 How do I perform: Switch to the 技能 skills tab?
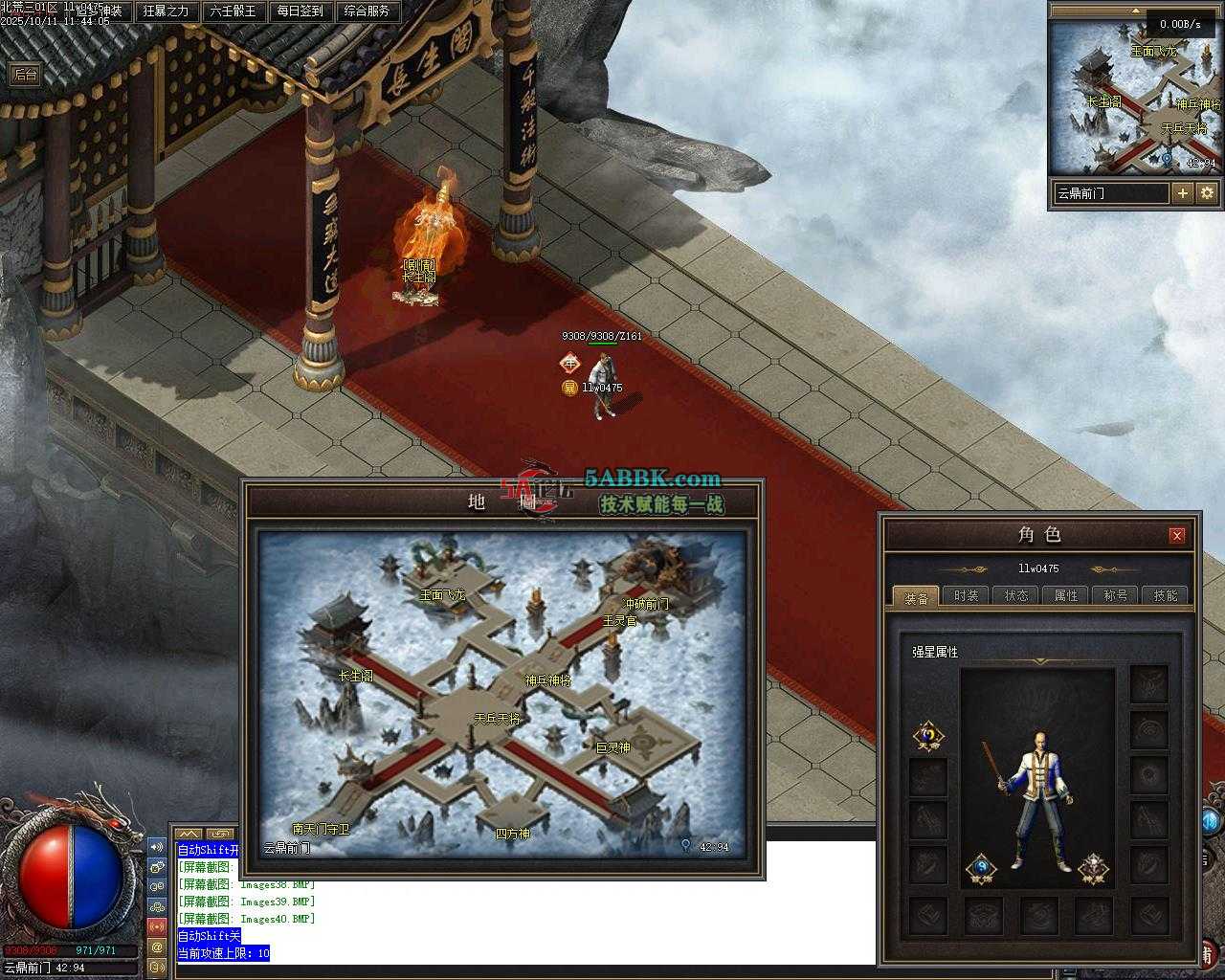pos(1166,595)
